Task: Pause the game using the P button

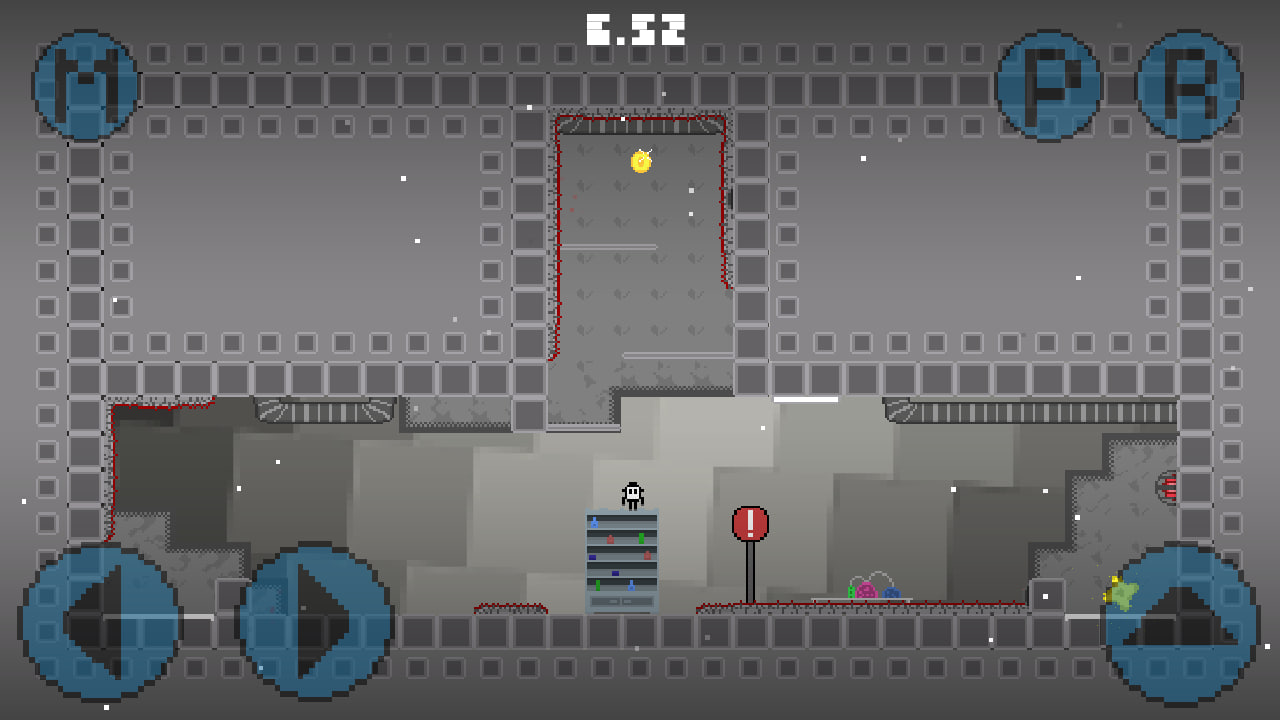Action: coord(1049,85)
